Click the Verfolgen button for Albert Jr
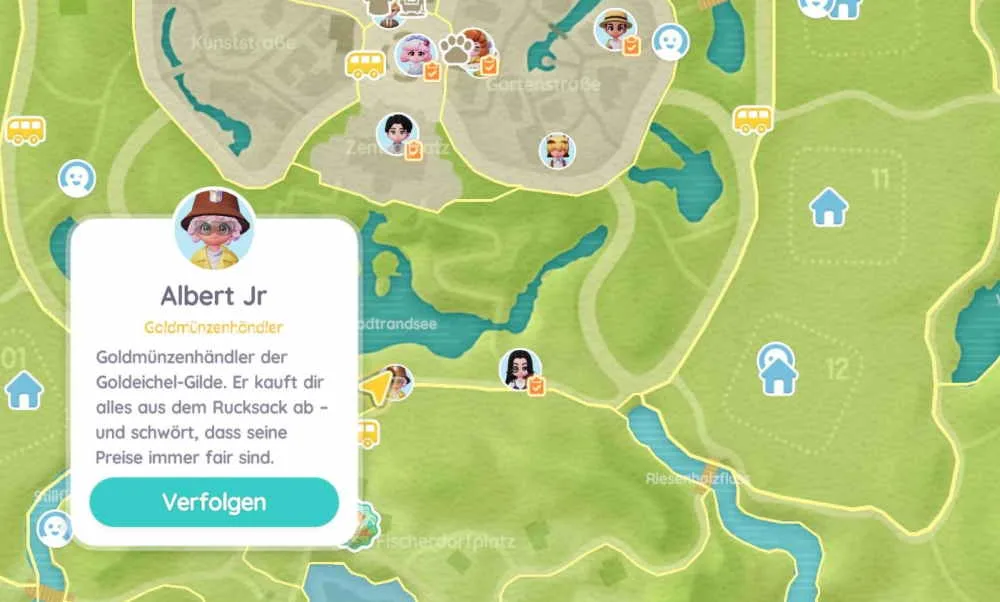This screenshot has height=602, width=1000. pyautogui.click(x=214, y=502)
